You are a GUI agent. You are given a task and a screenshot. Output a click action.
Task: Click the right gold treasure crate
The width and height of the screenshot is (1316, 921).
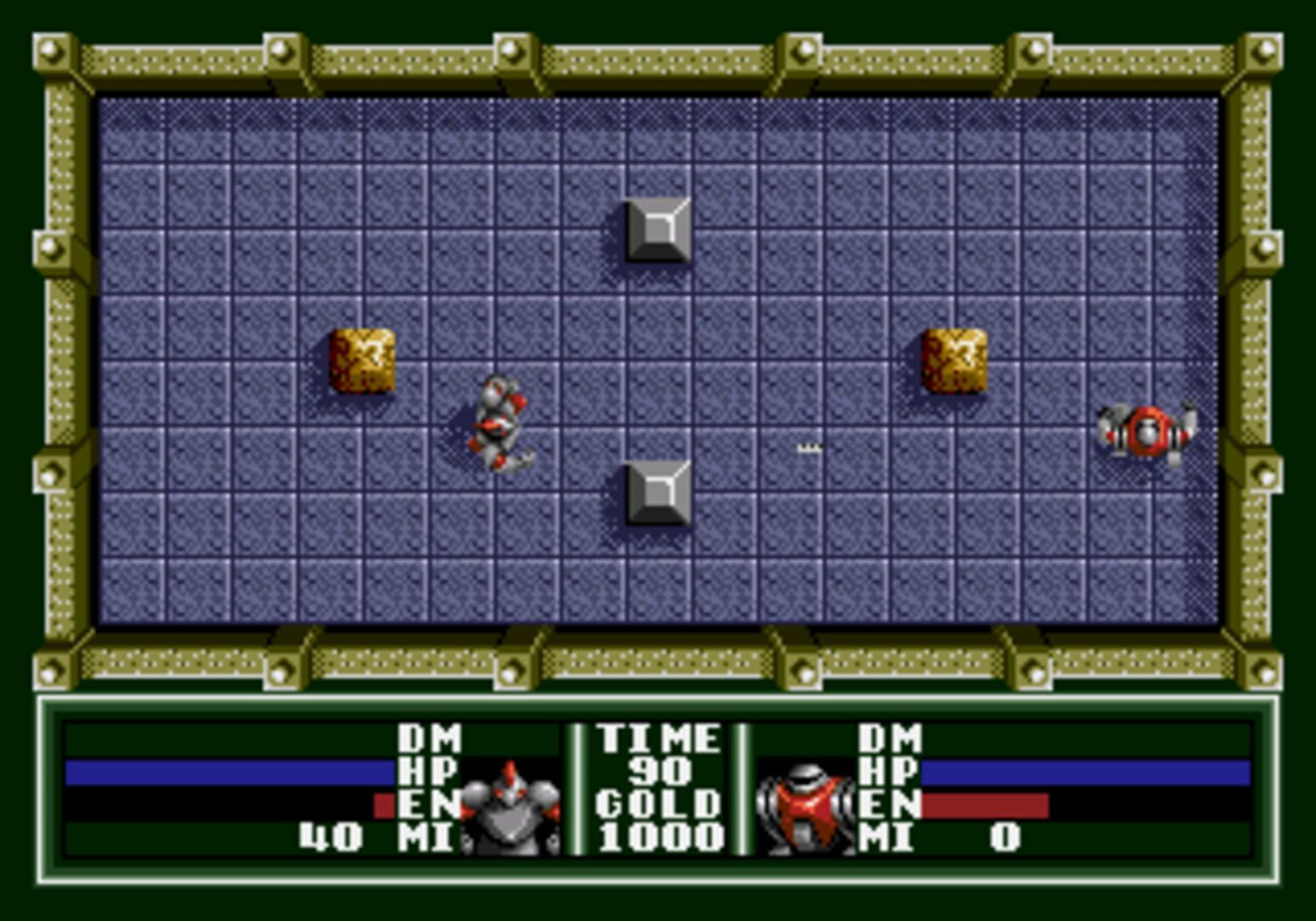click(955, 362)
